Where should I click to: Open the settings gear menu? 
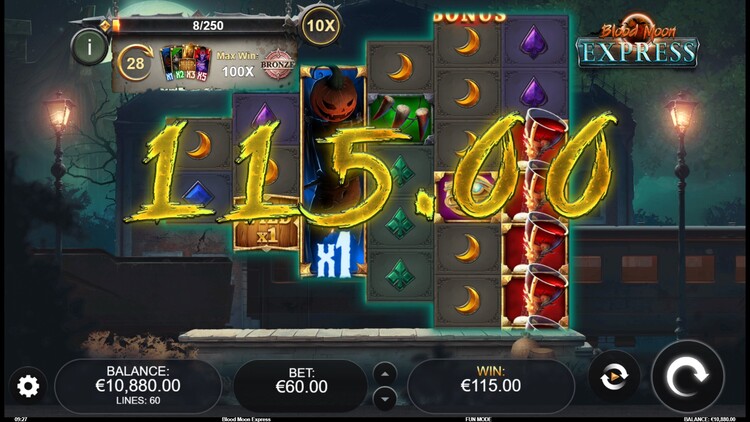click(x=28, y=386)
